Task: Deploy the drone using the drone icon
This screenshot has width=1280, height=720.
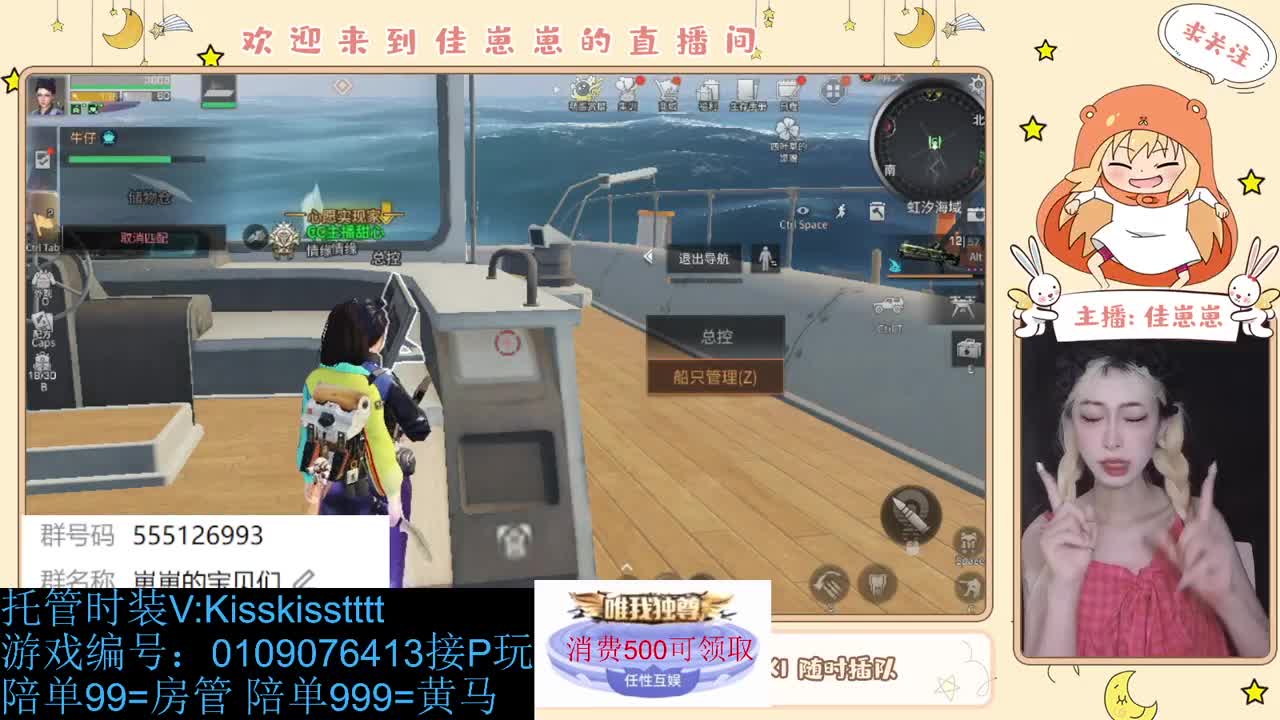Action: pyautogui.click(x=962, y=306)
